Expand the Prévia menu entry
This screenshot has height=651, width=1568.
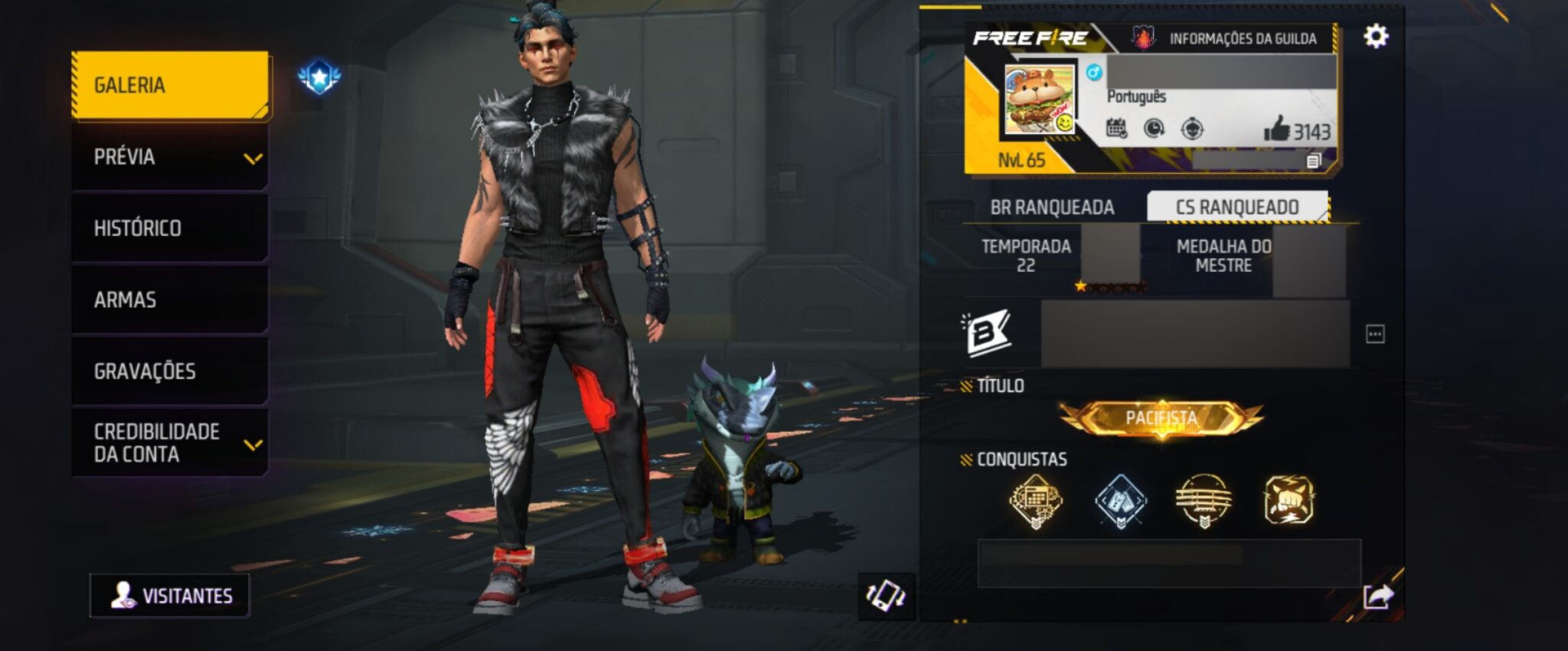coord(170,157)
